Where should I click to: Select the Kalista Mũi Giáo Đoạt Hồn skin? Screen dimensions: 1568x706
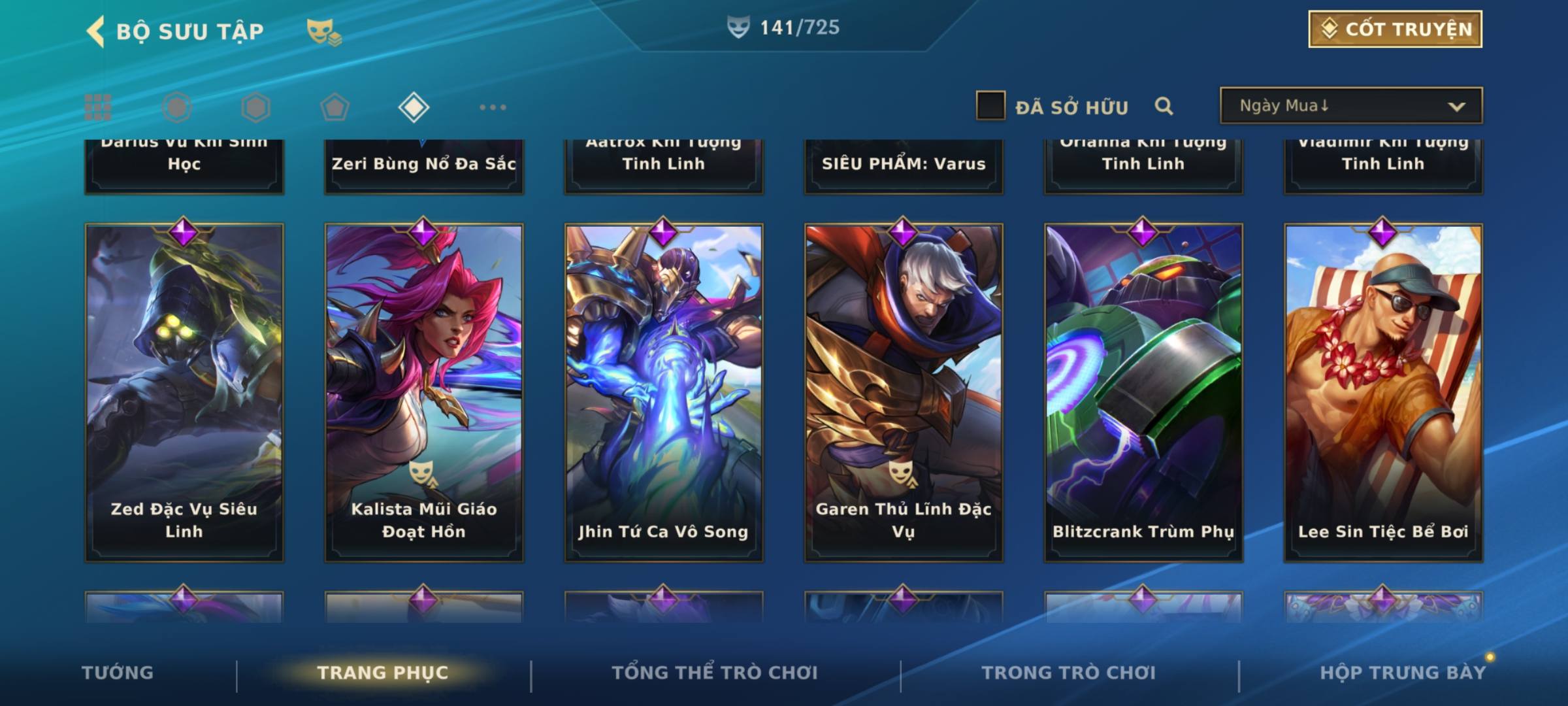coord(424,392)
